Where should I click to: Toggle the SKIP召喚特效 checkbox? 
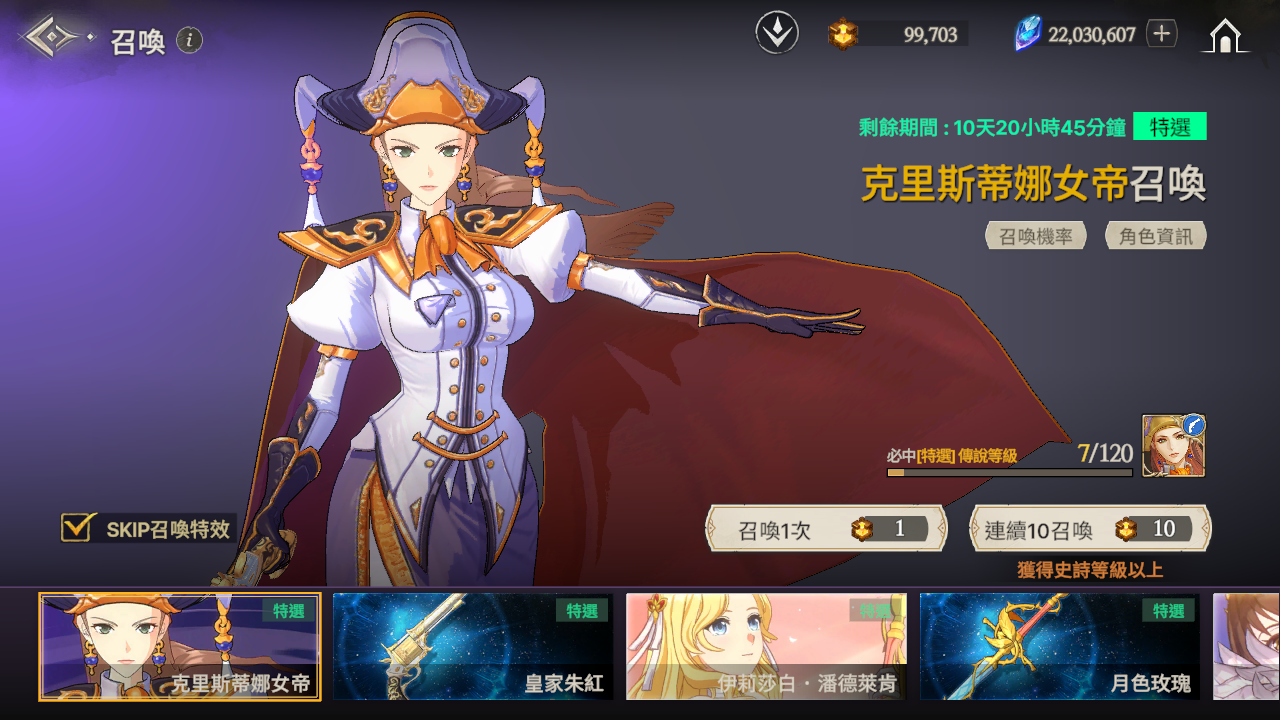(x=77, y=528)
